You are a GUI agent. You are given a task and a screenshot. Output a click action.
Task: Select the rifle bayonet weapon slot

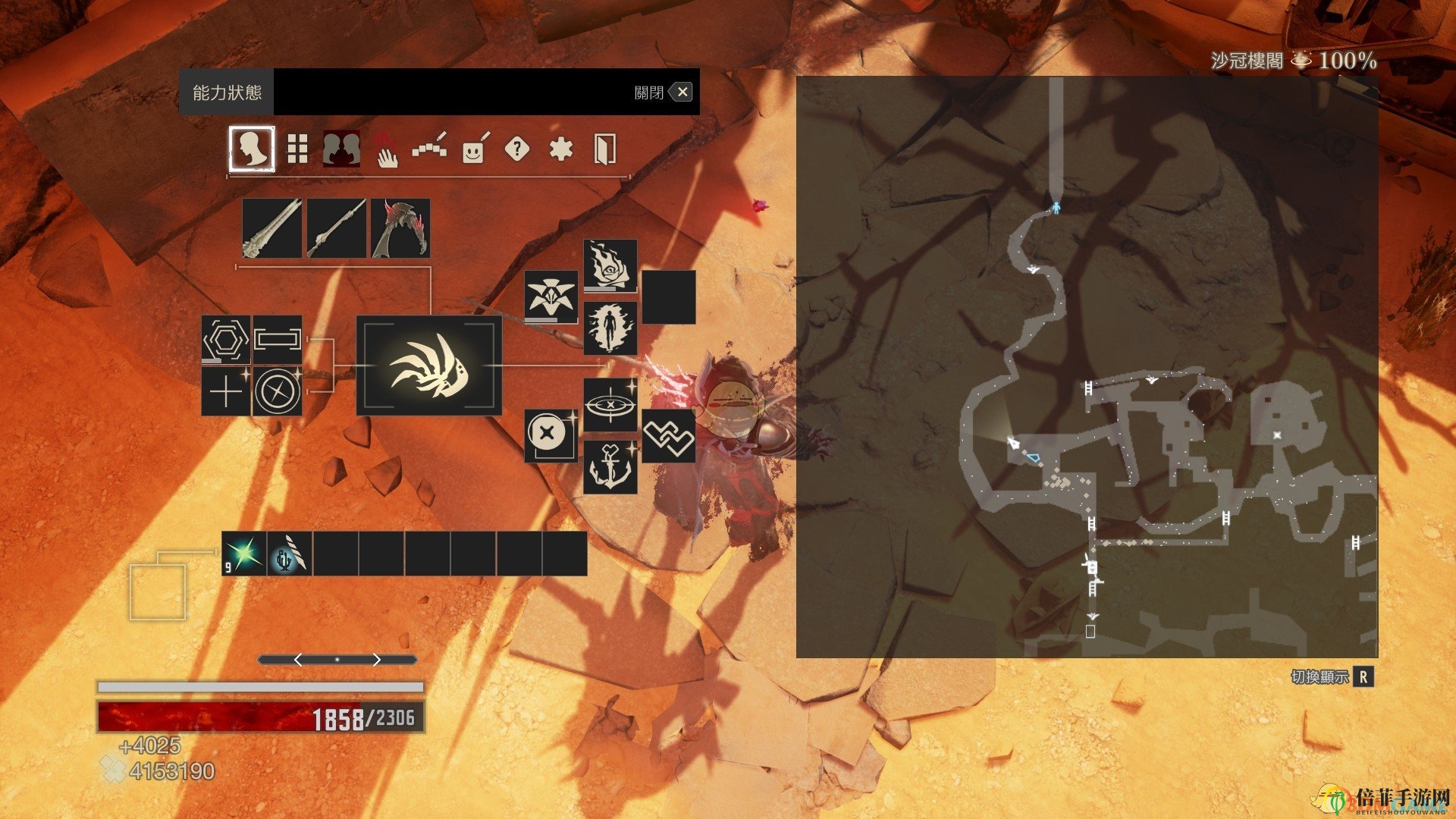coord(336,228)
